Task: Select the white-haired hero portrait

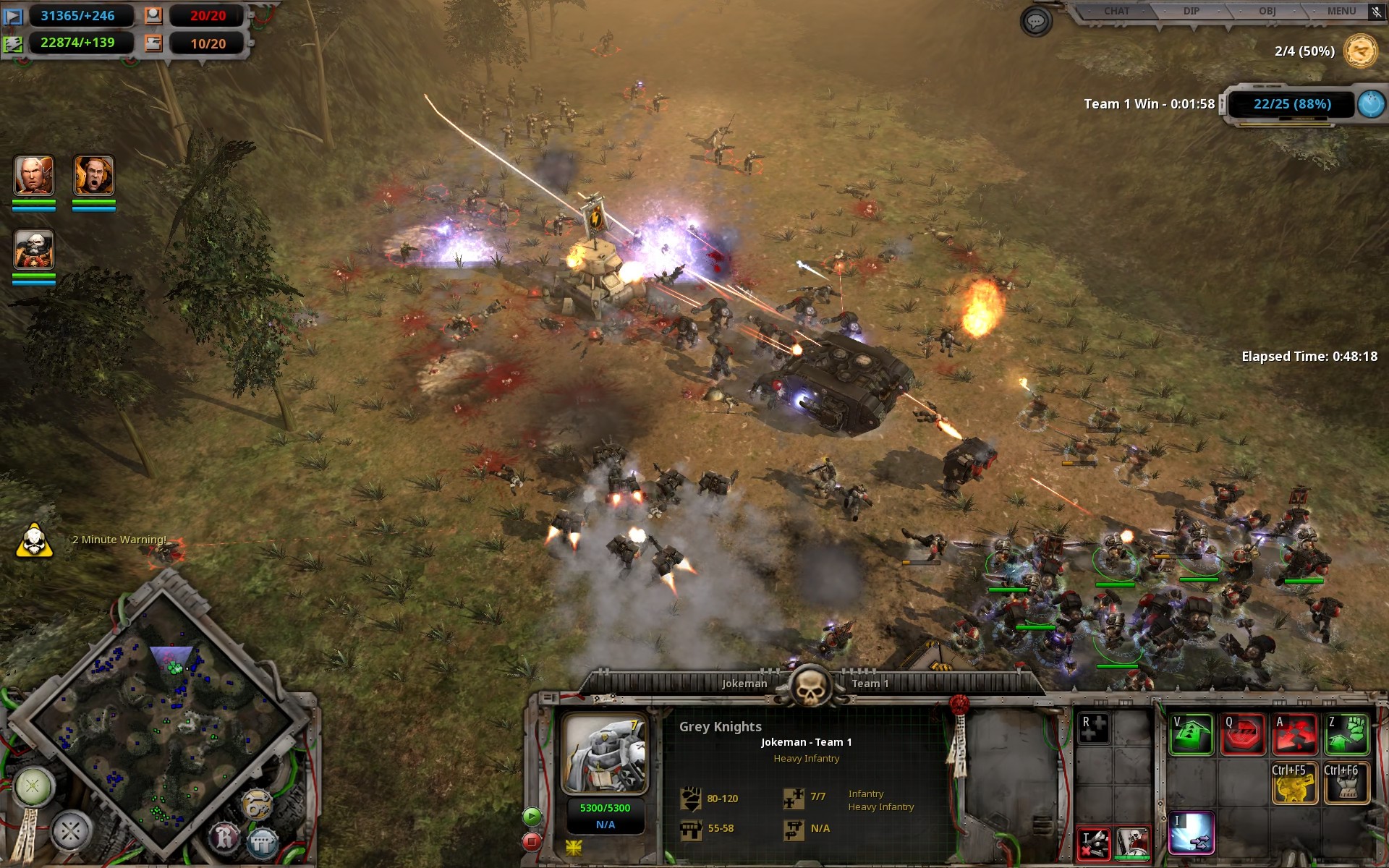Action: click(x=34, y=176)
